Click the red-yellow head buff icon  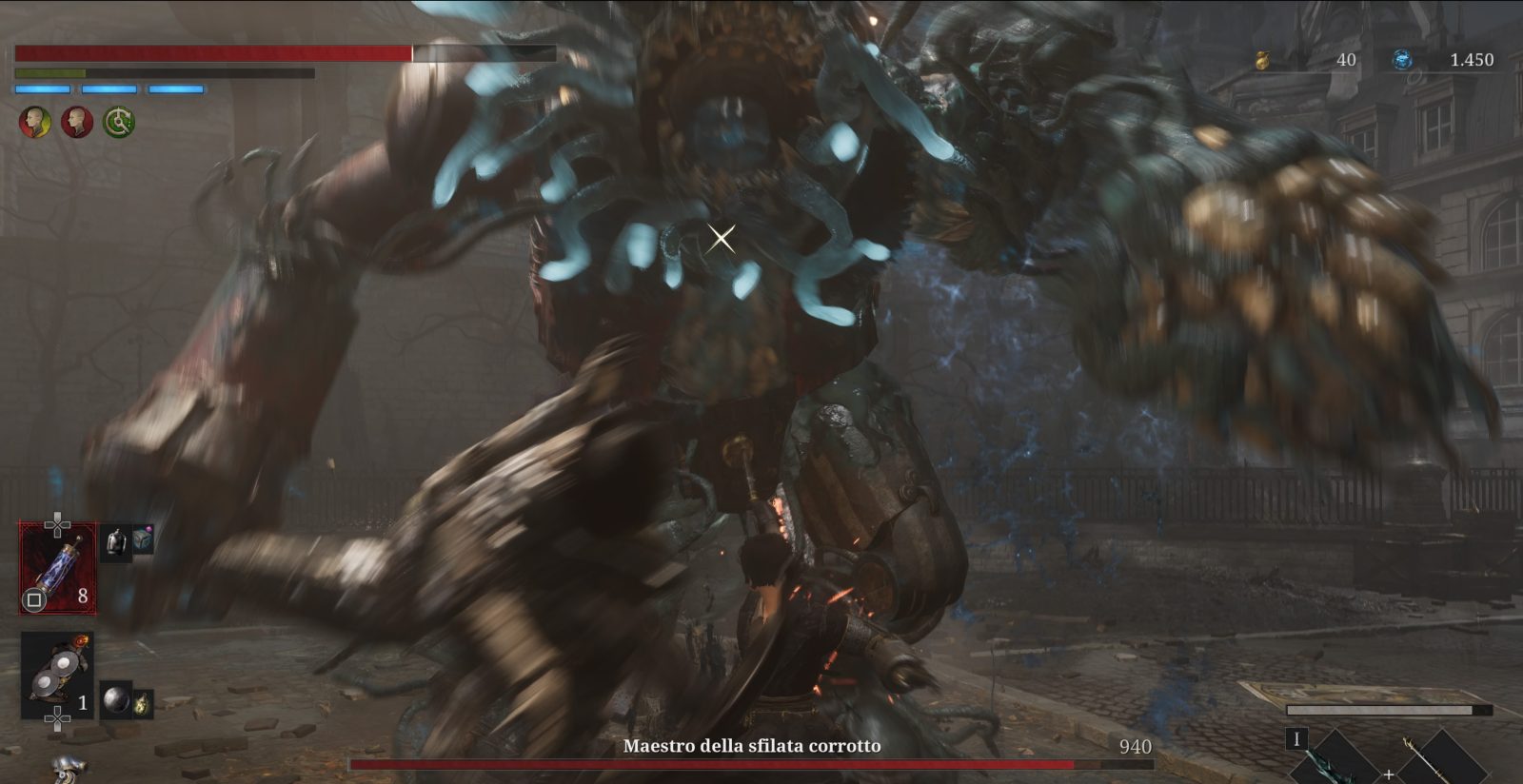point(35,122)
